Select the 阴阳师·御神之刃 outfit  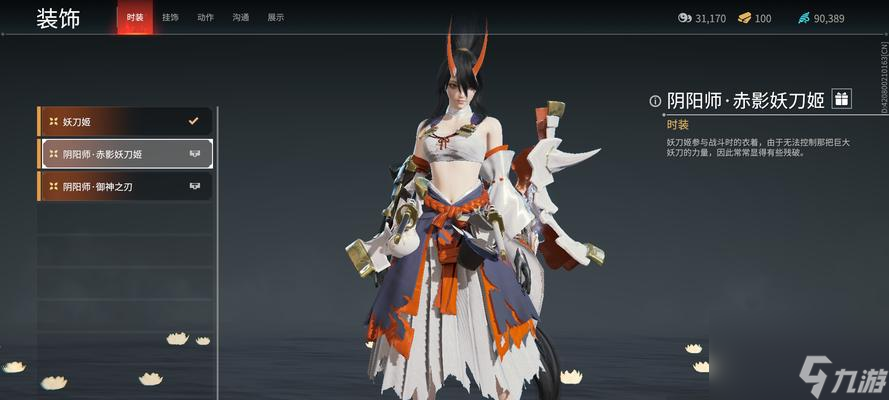[125, 186]
